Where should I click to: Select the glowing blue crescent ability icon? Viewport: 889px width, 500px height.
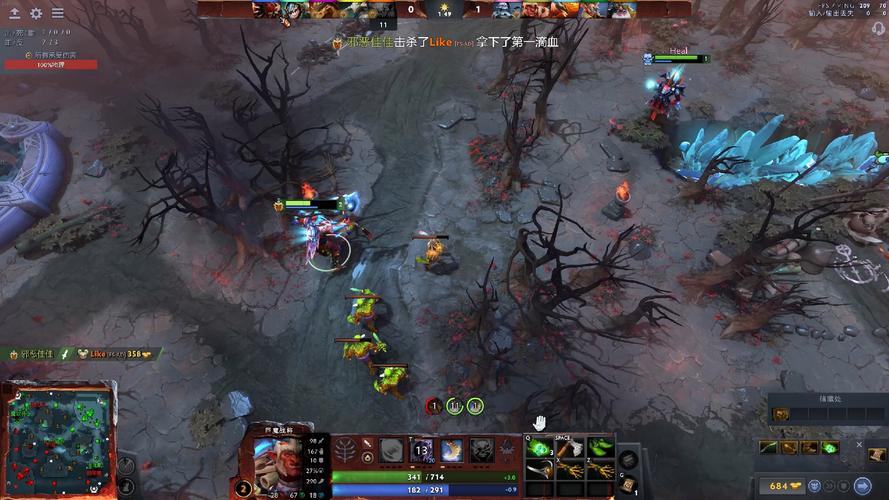(452, 451)
